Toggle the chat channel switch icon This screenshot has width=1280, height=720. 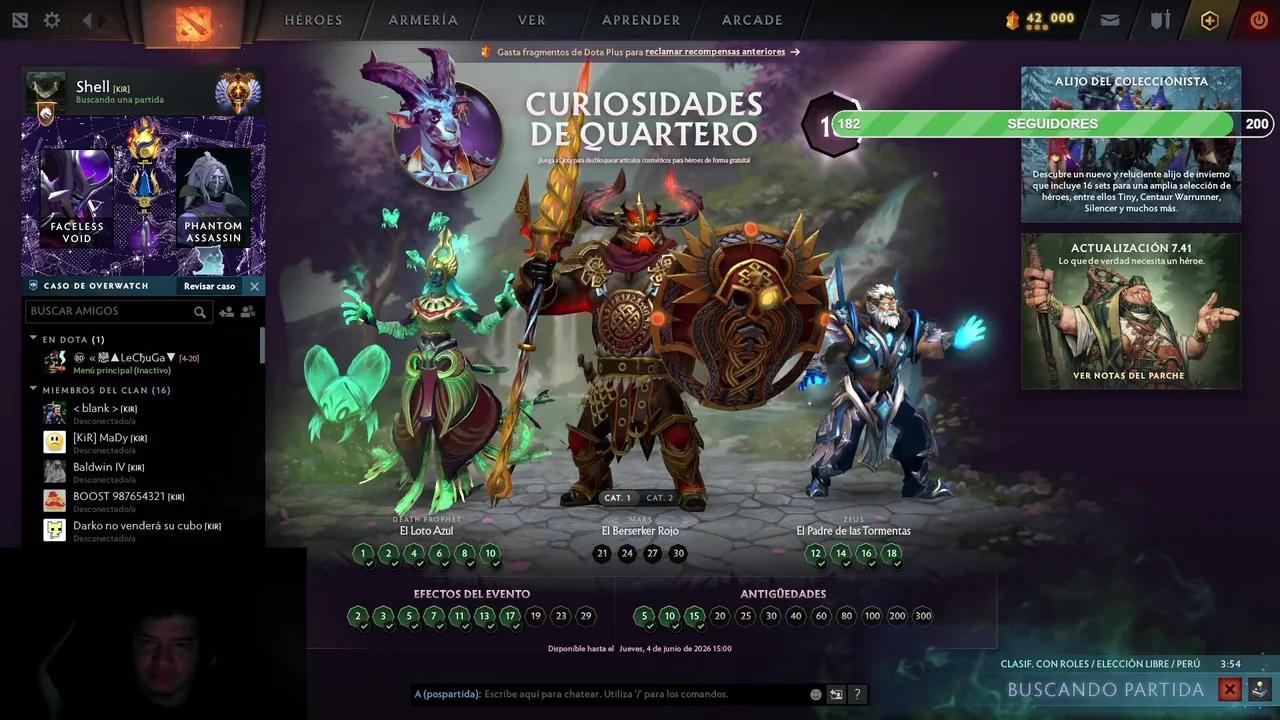pos(836,694)
